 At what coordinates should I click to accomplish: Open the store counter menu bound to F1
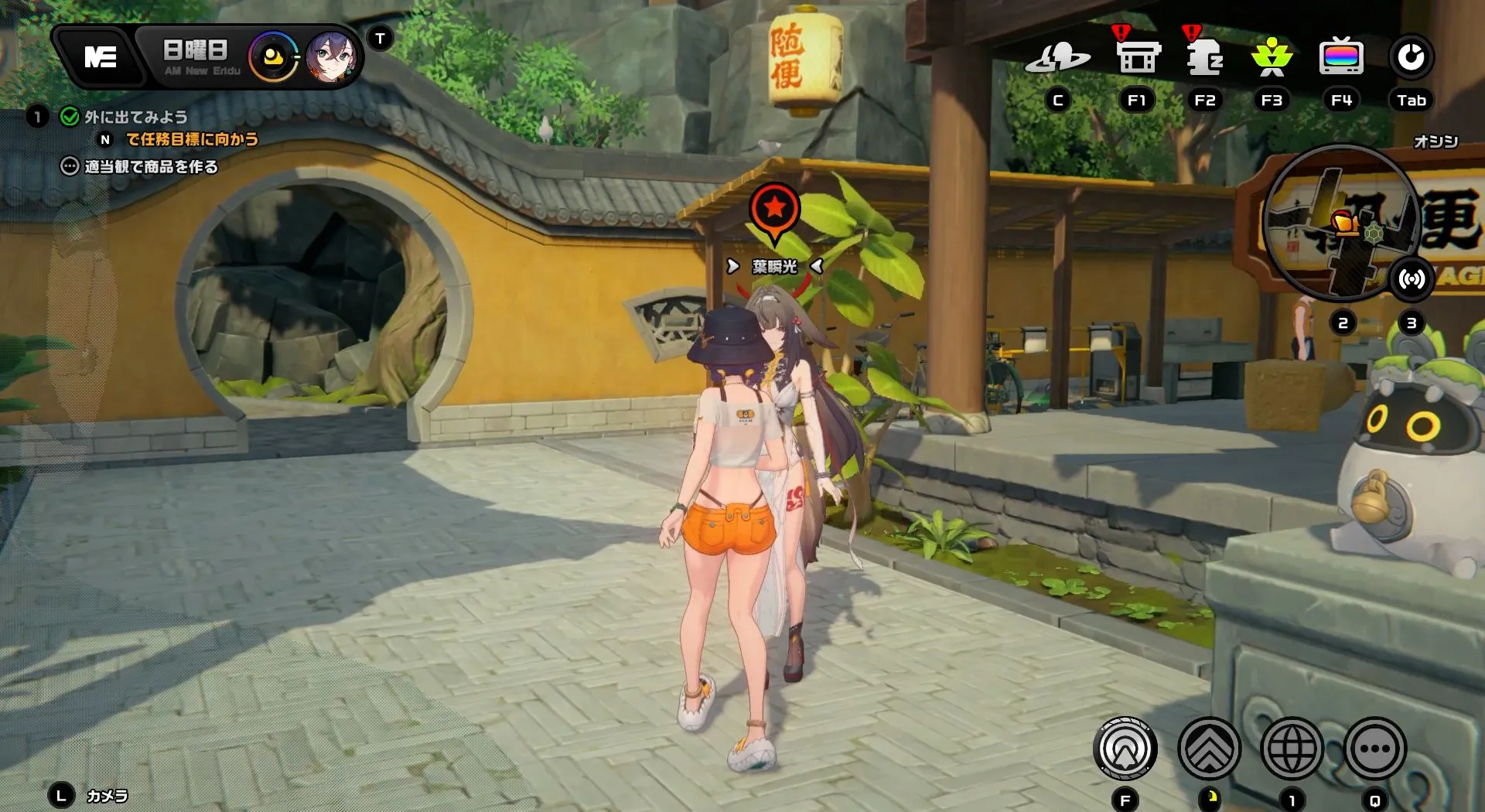(1136, 56)
